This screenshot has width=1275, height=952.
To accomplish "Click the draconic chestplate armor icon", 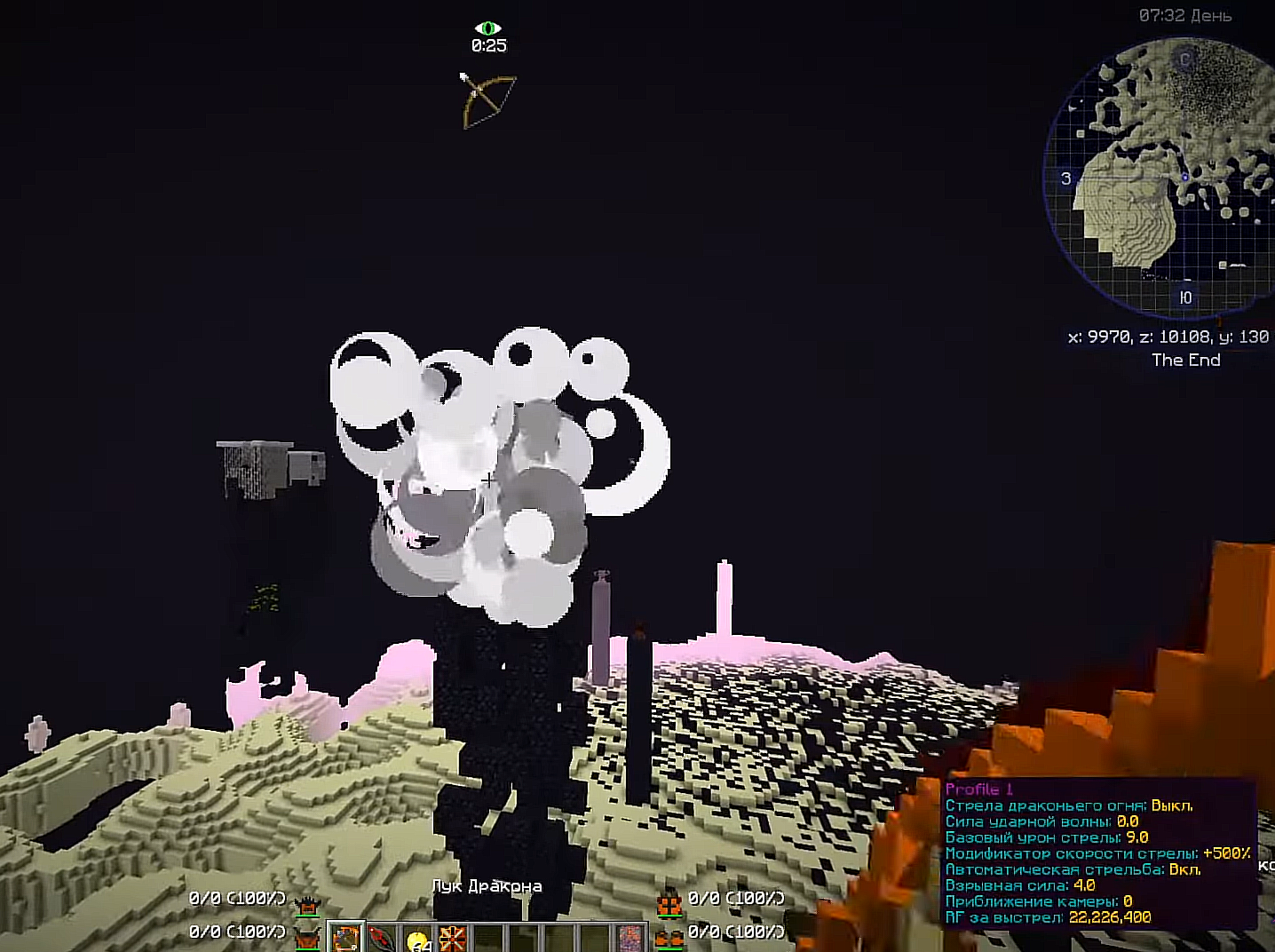I will 308,936.
